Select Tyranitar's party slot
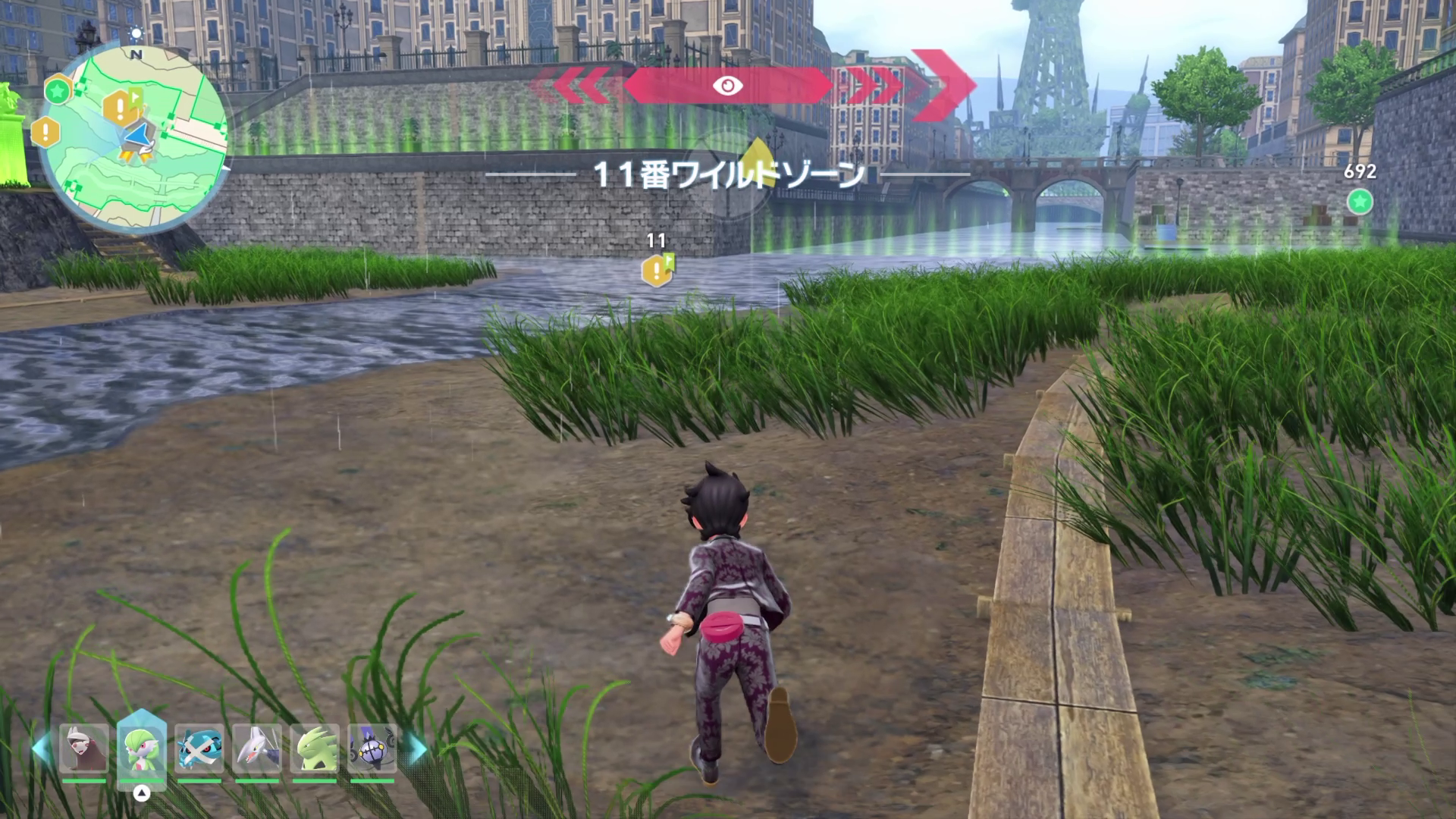1456x819 pixels. click(x=315, y=748)
